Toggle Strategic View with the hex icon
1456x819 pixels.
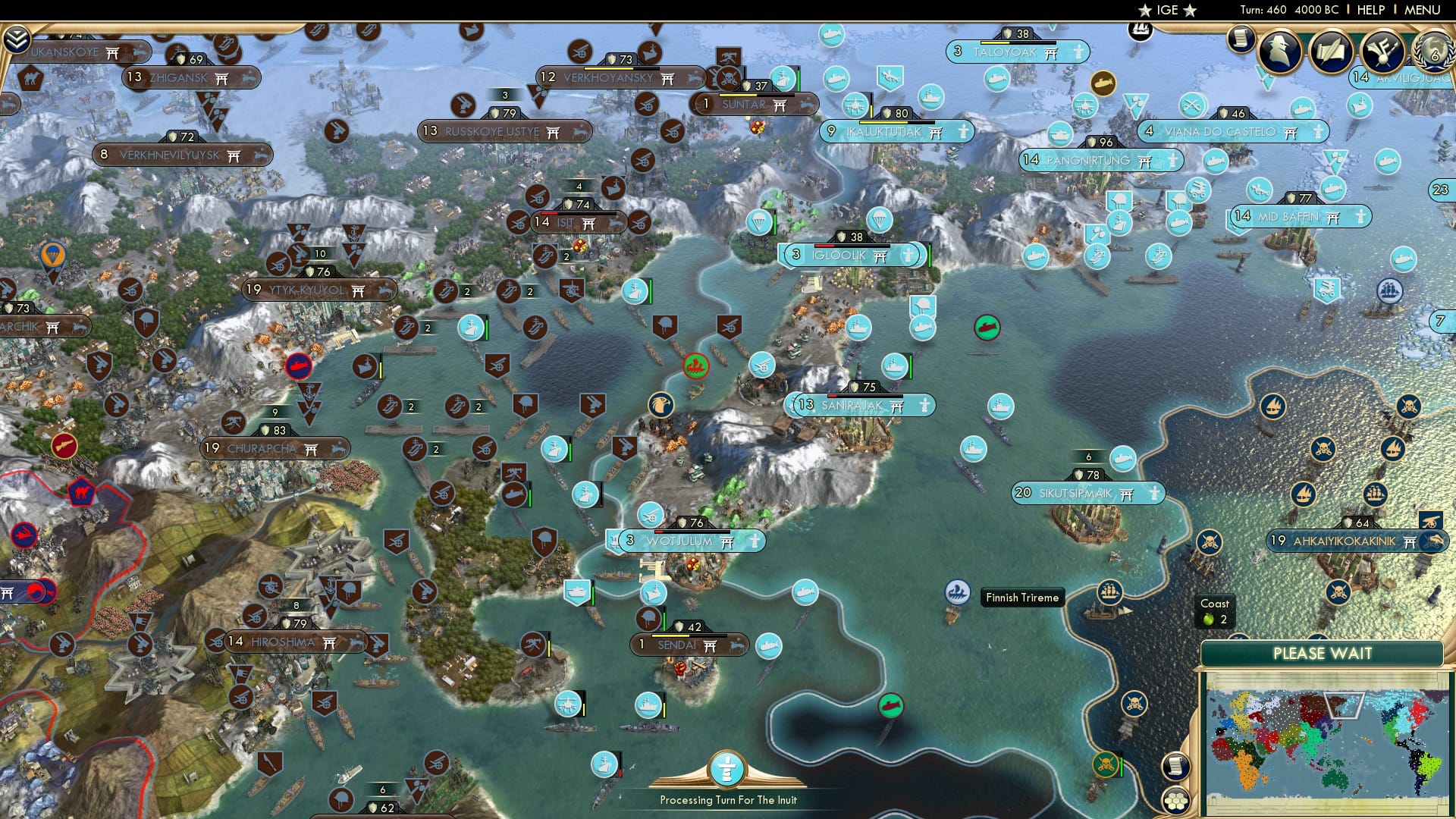pyautogui.click(x=1175, y=802)
